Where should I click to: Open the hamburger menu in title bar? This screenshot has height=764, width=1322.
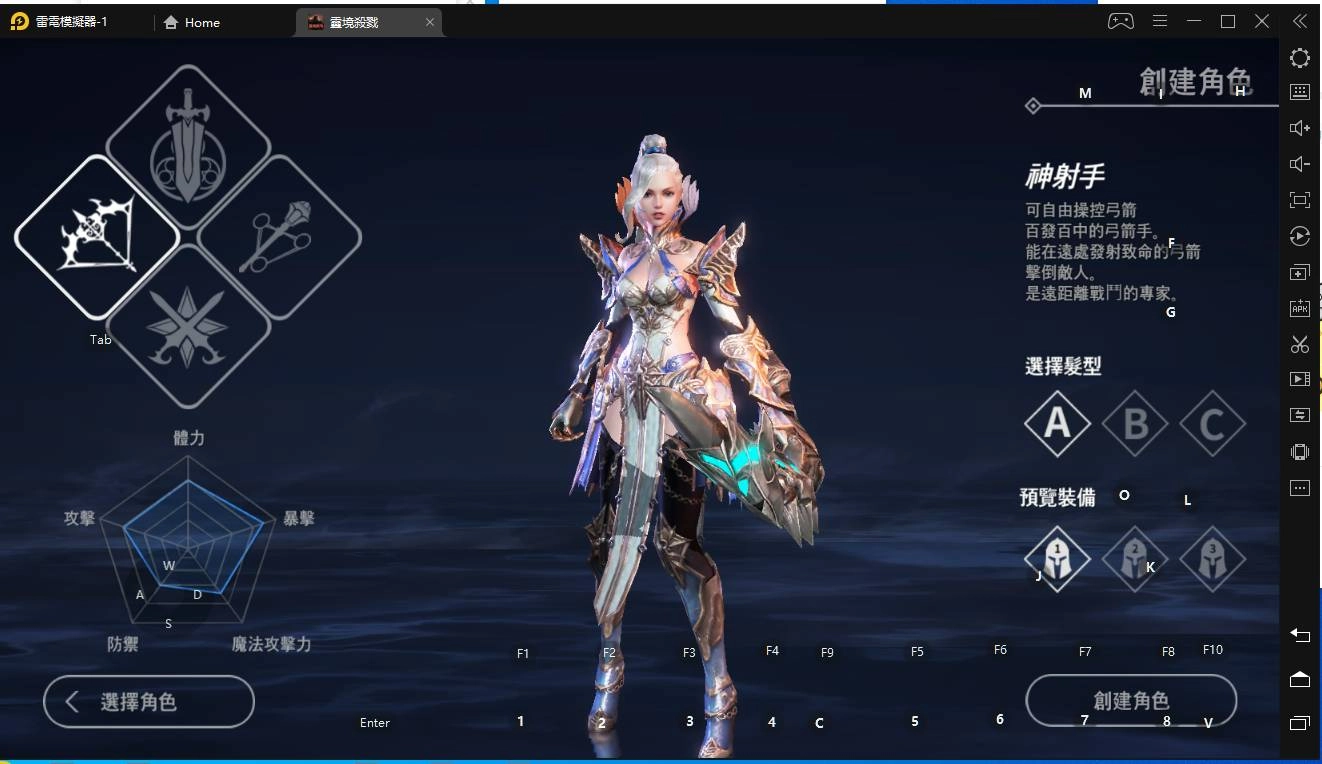point(1159,20)
